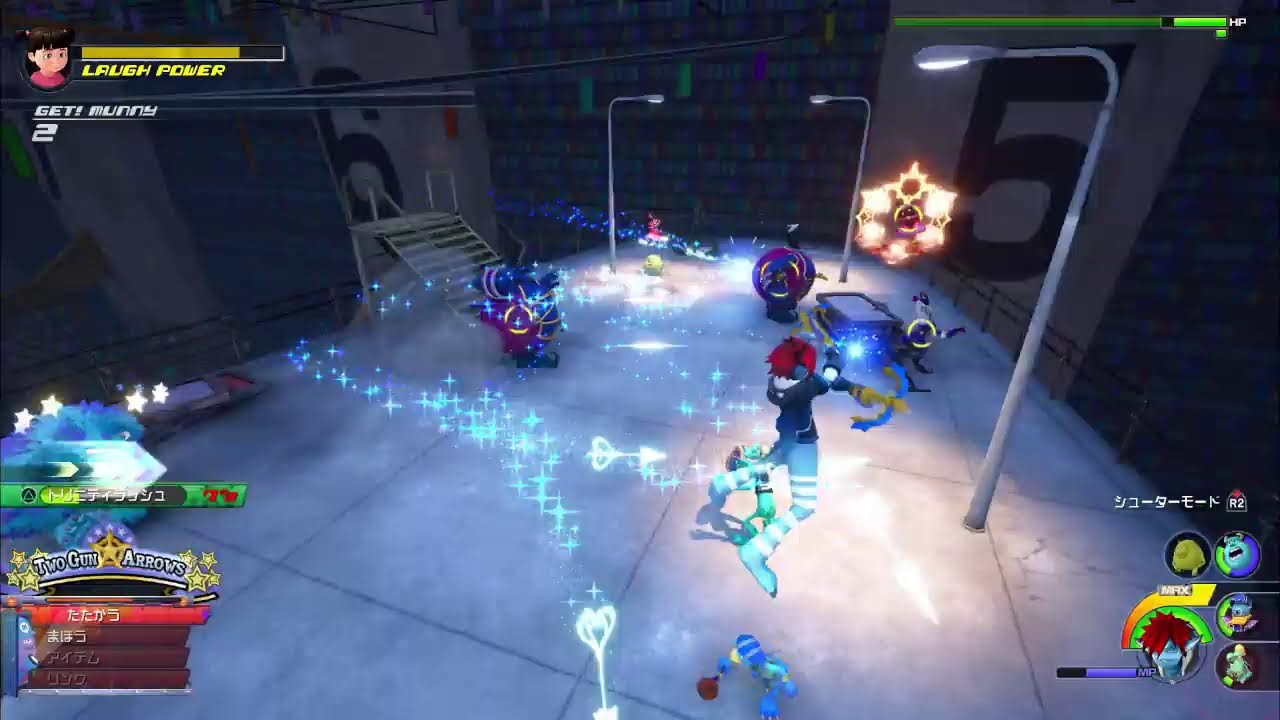This screenshot has height=720, width=1280.
Task: Select Goofy's party portrait
Action: click(x=1237, y=663)
